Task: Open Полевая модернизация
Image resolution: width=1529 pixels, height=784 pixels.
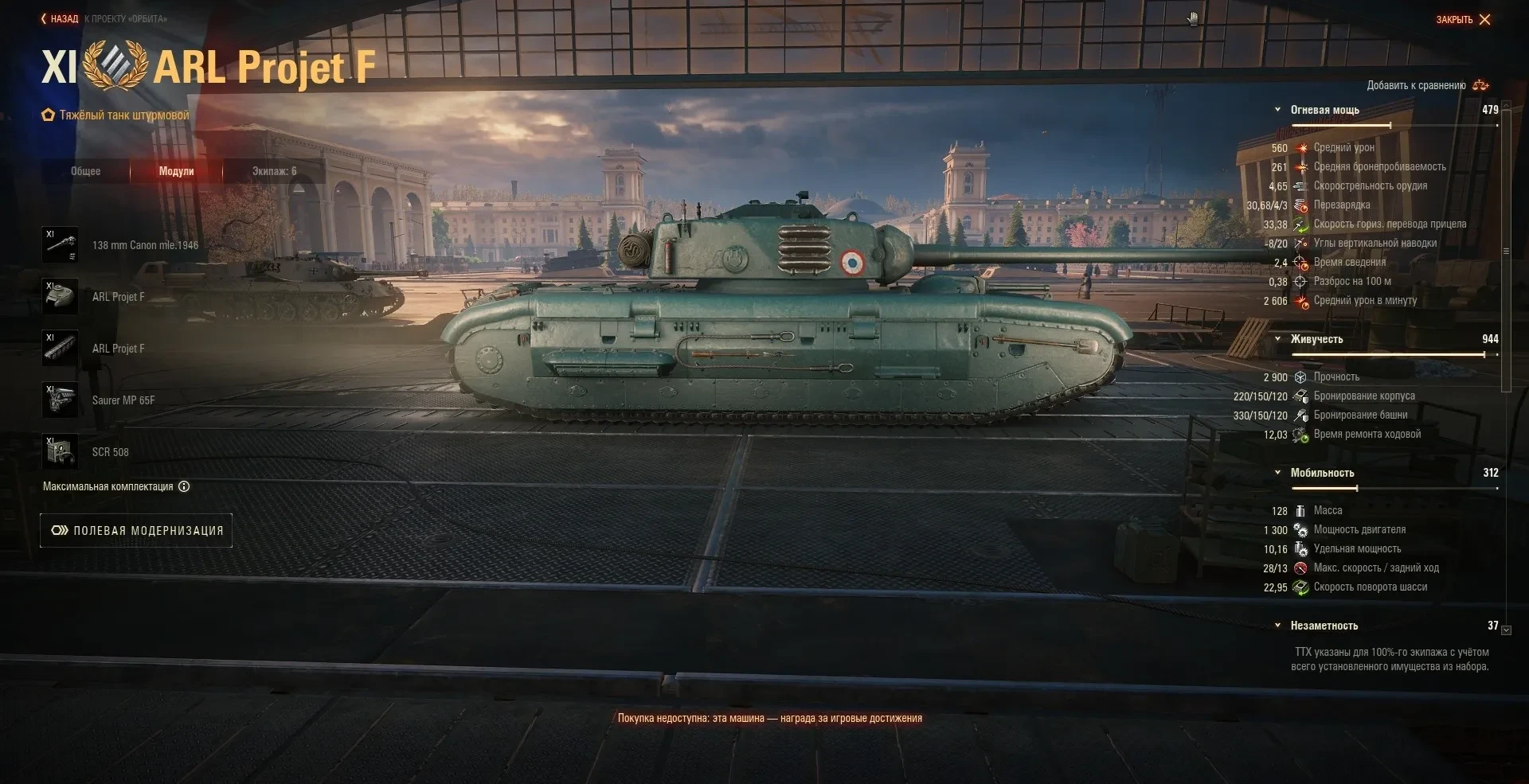Action: [136, 531]
